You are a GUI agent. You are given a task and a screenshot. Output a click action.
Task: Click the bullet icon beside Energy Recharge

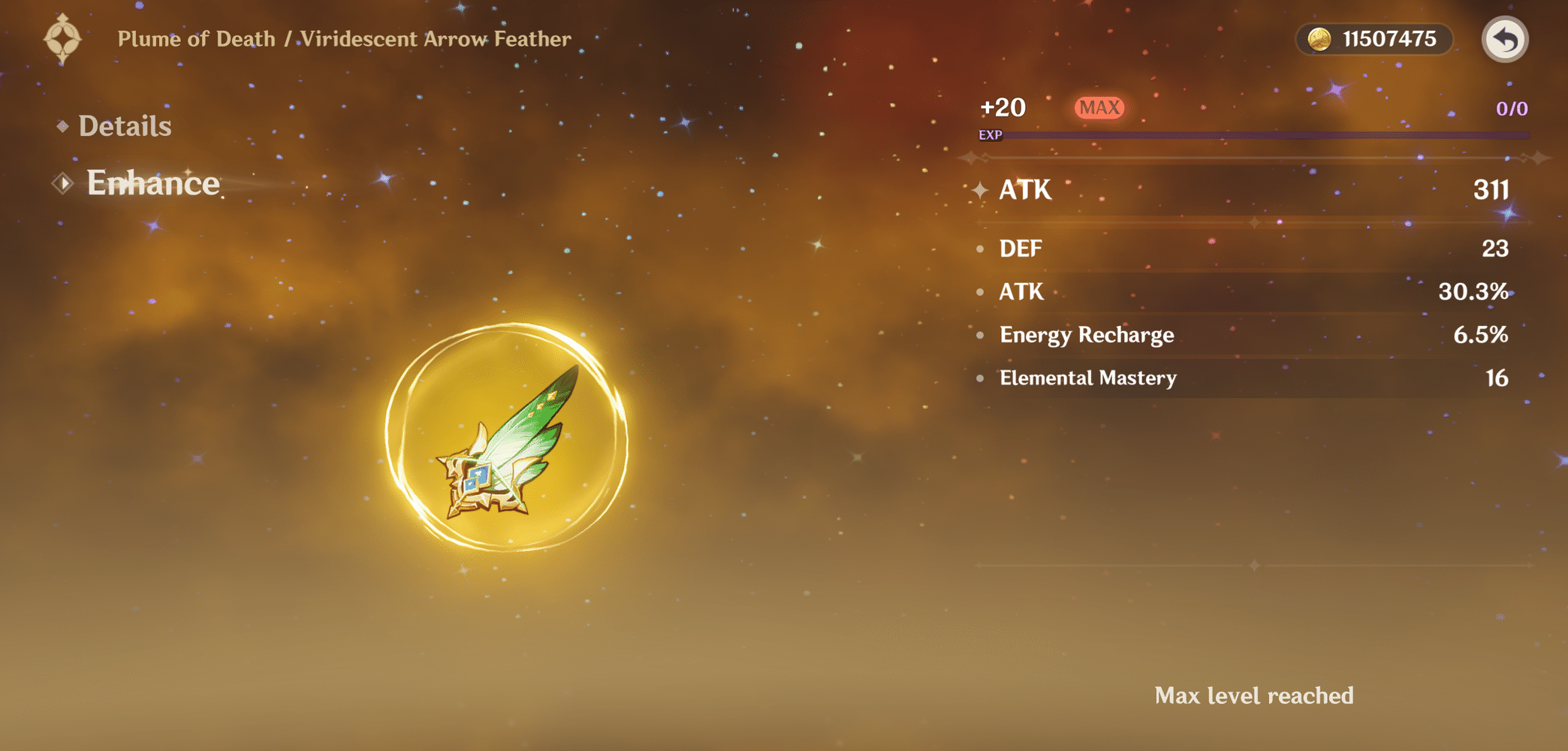pyautogui.click(x=981, y=336)
